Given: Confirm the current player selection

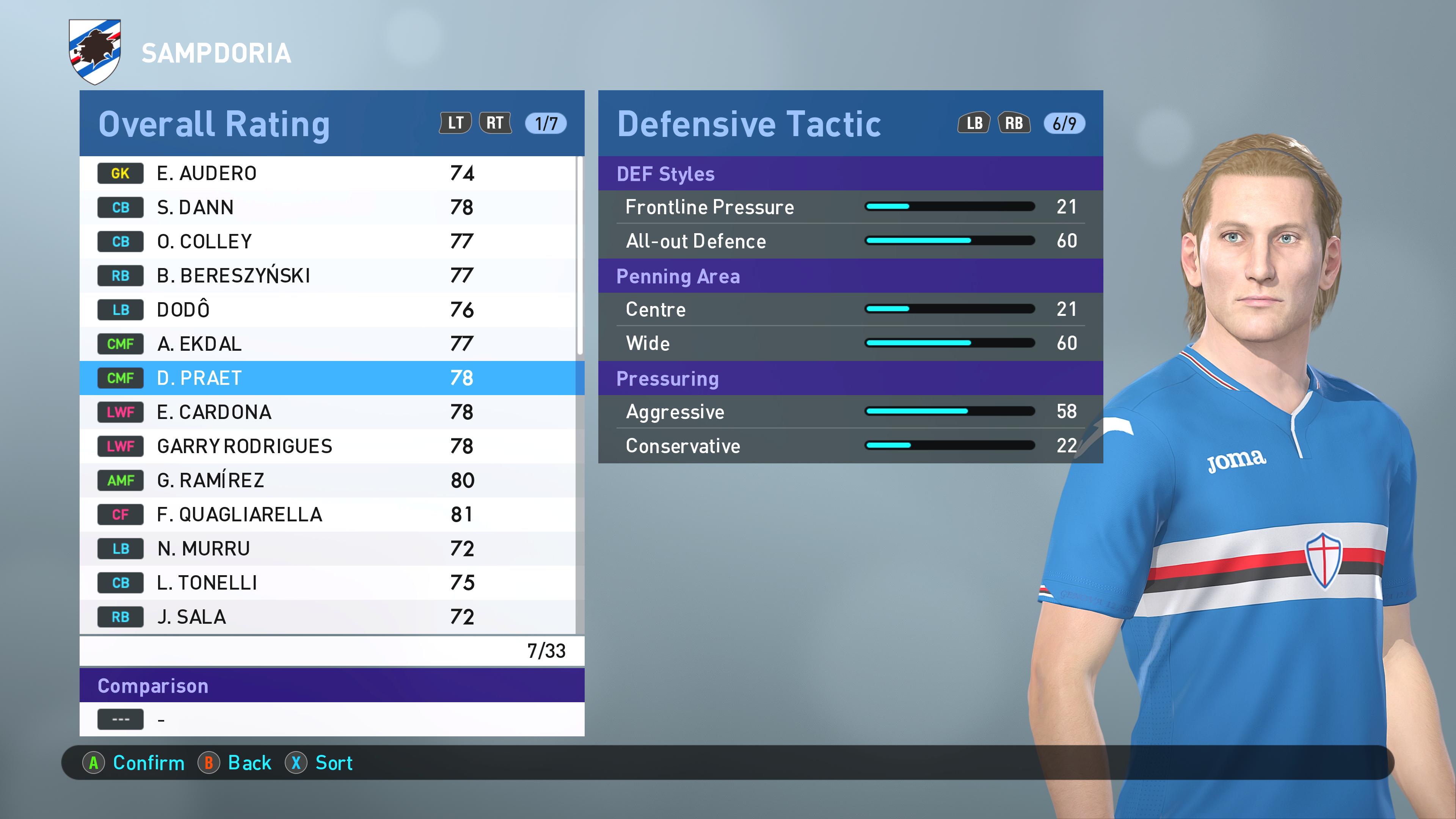Looking at the screenshot, I should pyautogui.click(x=134, y=763).
